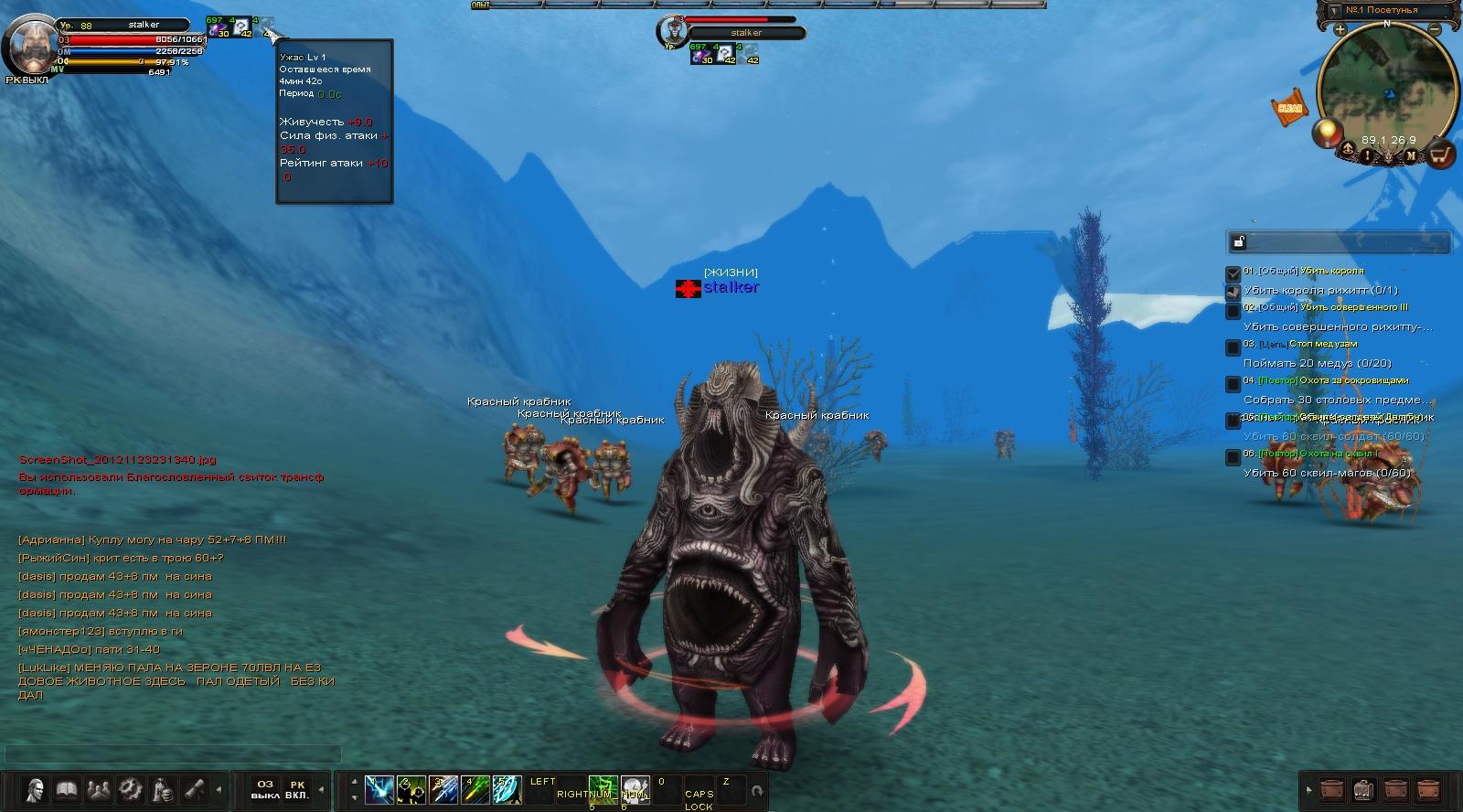
Task: Activate the ice shard skill in slot 5
Action: pos(507,789)
